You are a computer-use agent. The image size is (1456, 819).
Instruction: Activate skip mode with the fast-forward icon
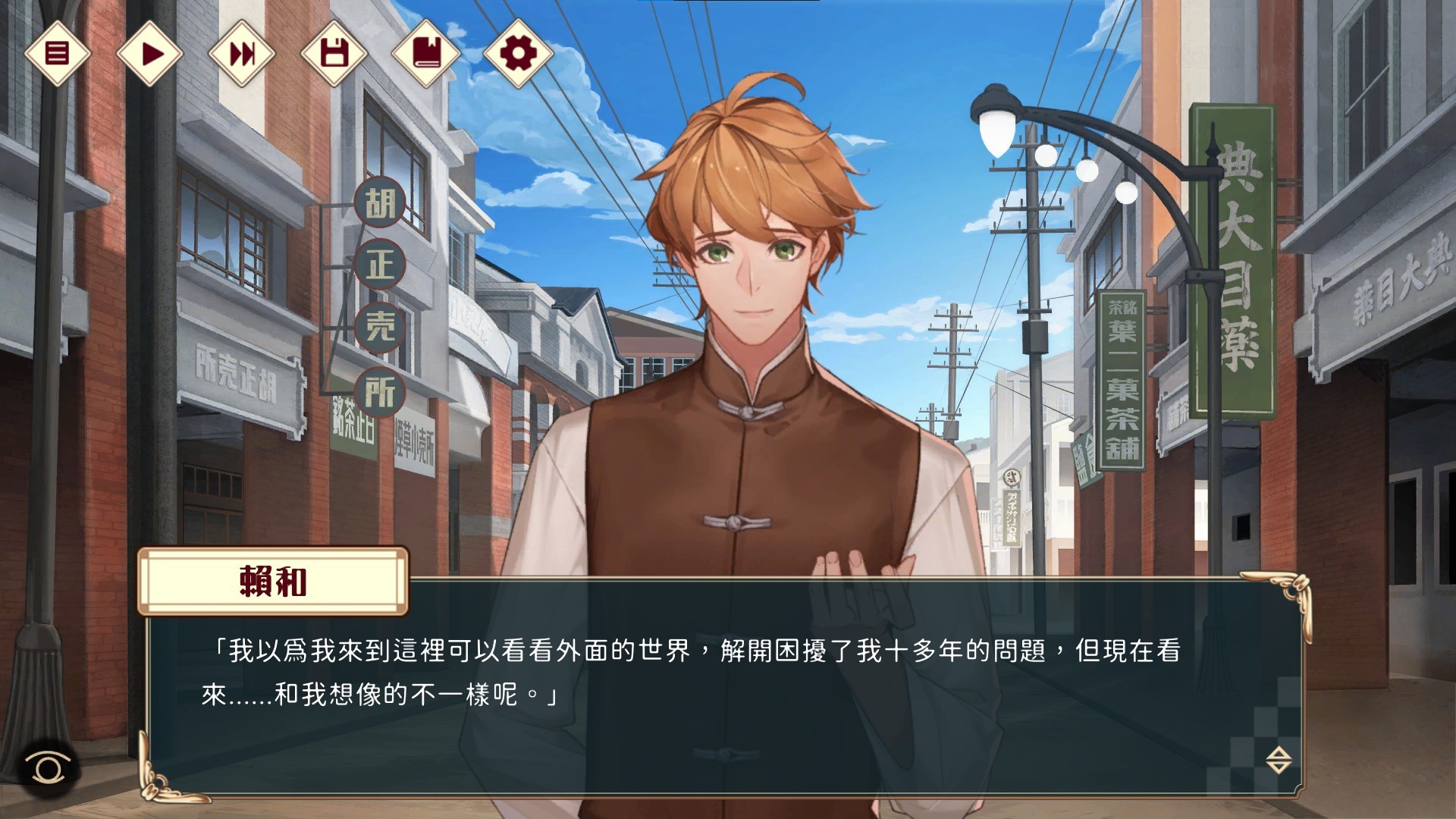coord(241,52)
